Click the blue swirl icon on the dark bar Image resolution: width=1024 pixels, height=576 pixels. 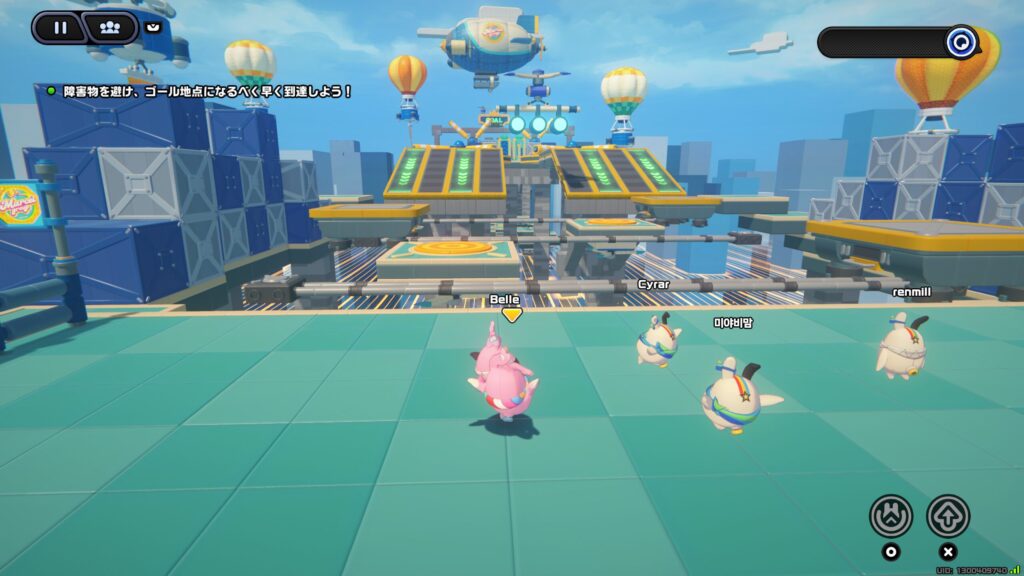coord(962,42)
